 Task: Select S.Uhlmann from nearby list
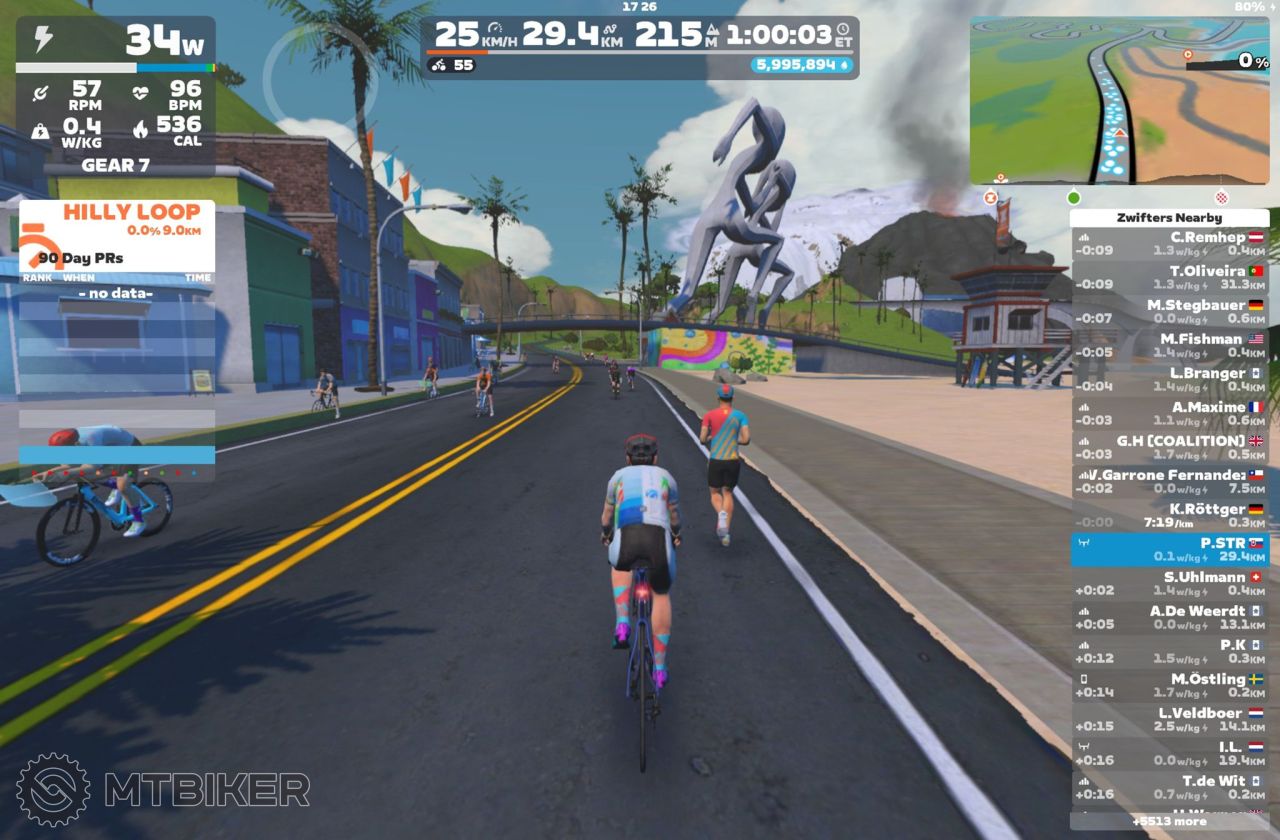point(1169,584)
